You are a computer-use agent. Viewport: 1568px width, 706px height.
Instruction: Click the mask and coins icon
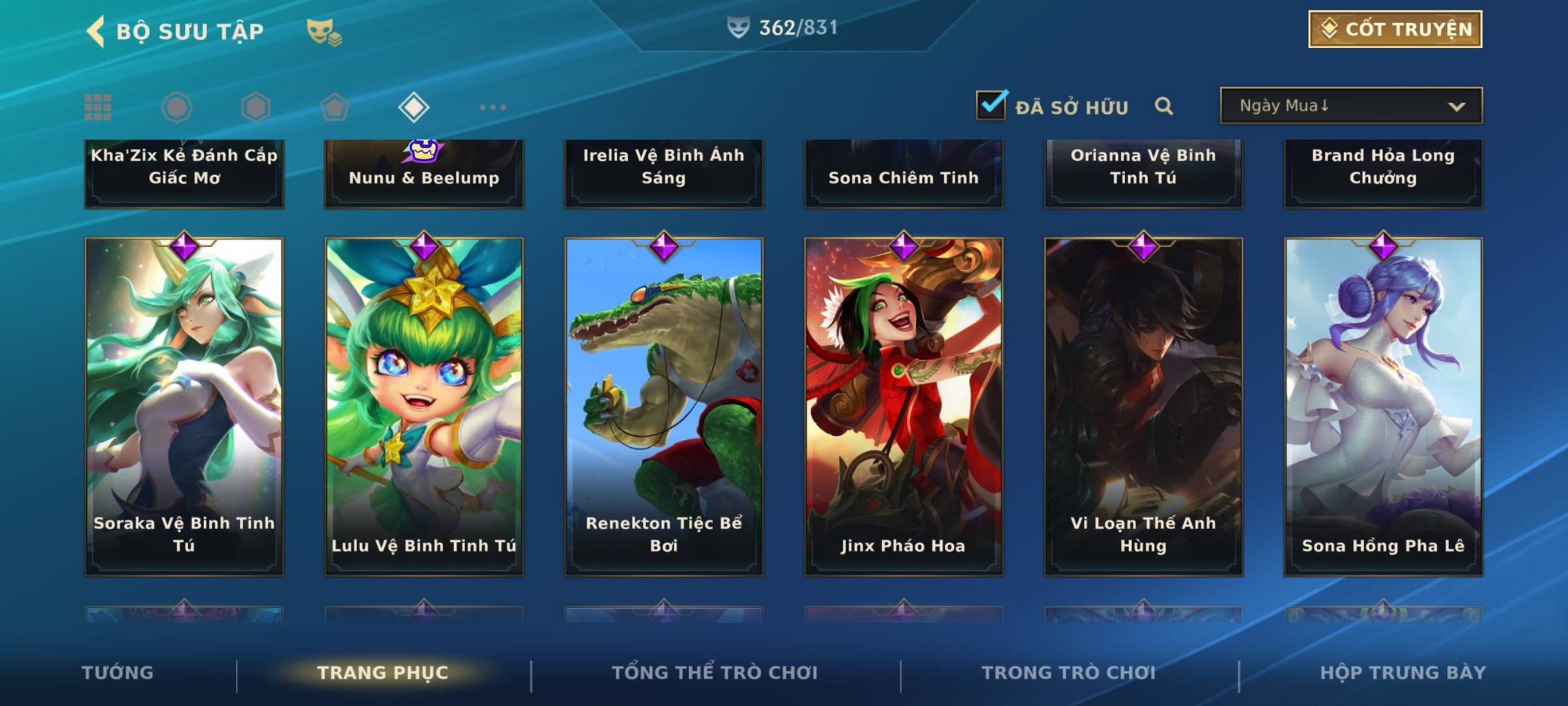[x=324, y=31]
